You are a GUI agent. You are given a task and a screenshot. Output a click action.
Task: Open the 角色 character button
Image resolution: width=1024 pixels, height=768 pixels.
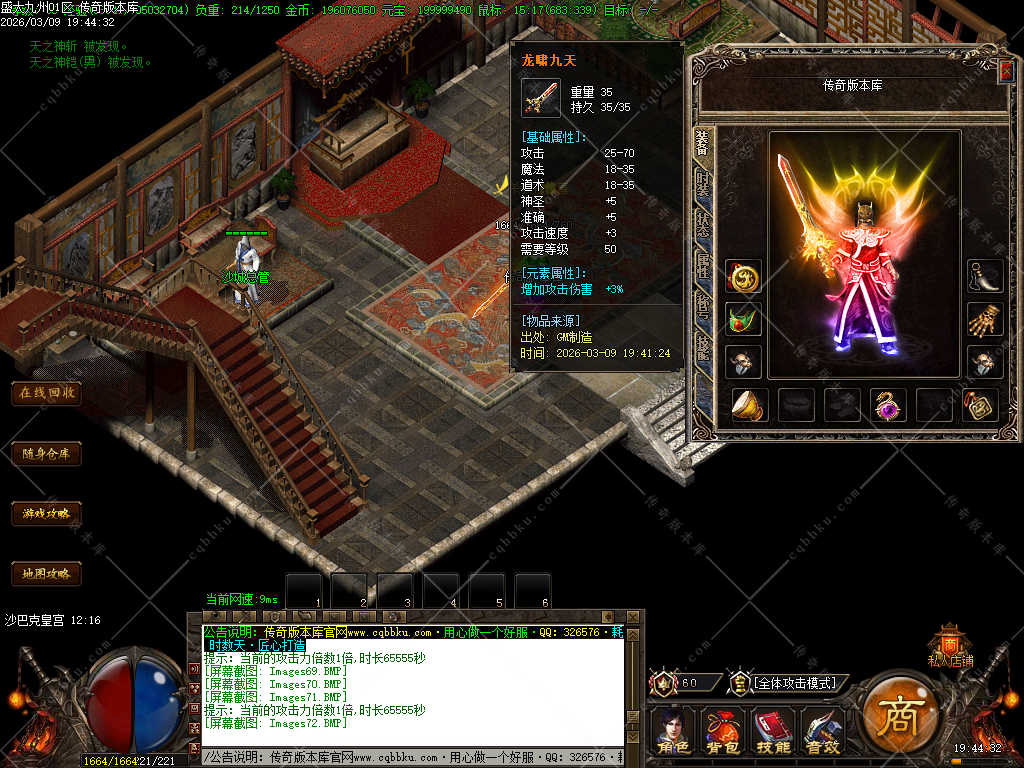(671, 731)
